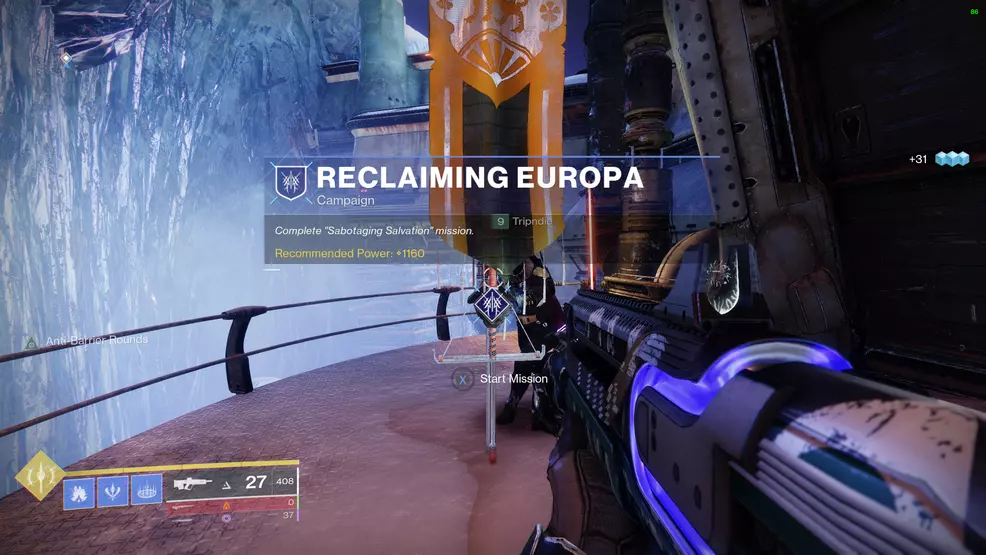The width and height of the screenshot is (986, 555).
Task: Use the melee ability icon
Action: pyautogui.click(x=112, y=491)
